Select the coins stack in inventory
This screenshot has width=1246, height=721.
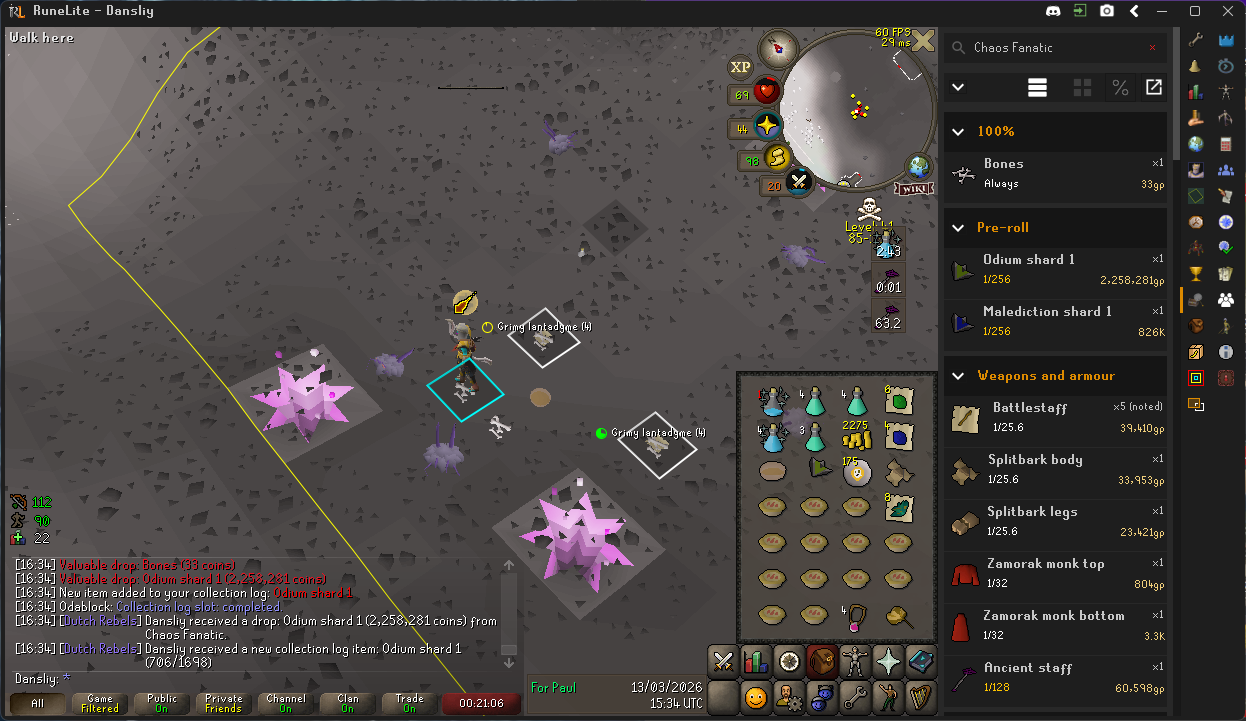click(855, 436)
